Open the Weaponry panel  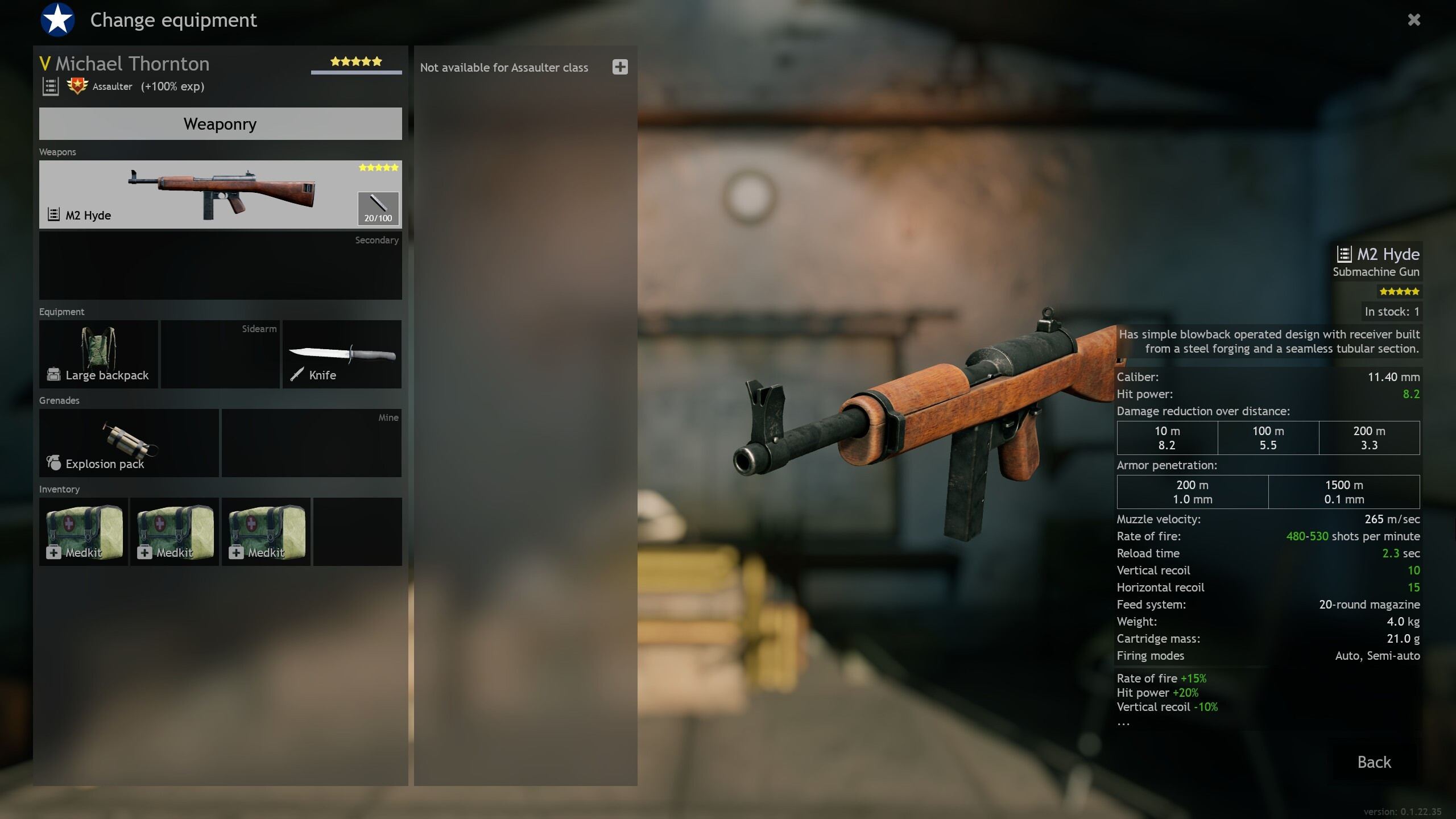pyautogui.click(x=220, y=124)
